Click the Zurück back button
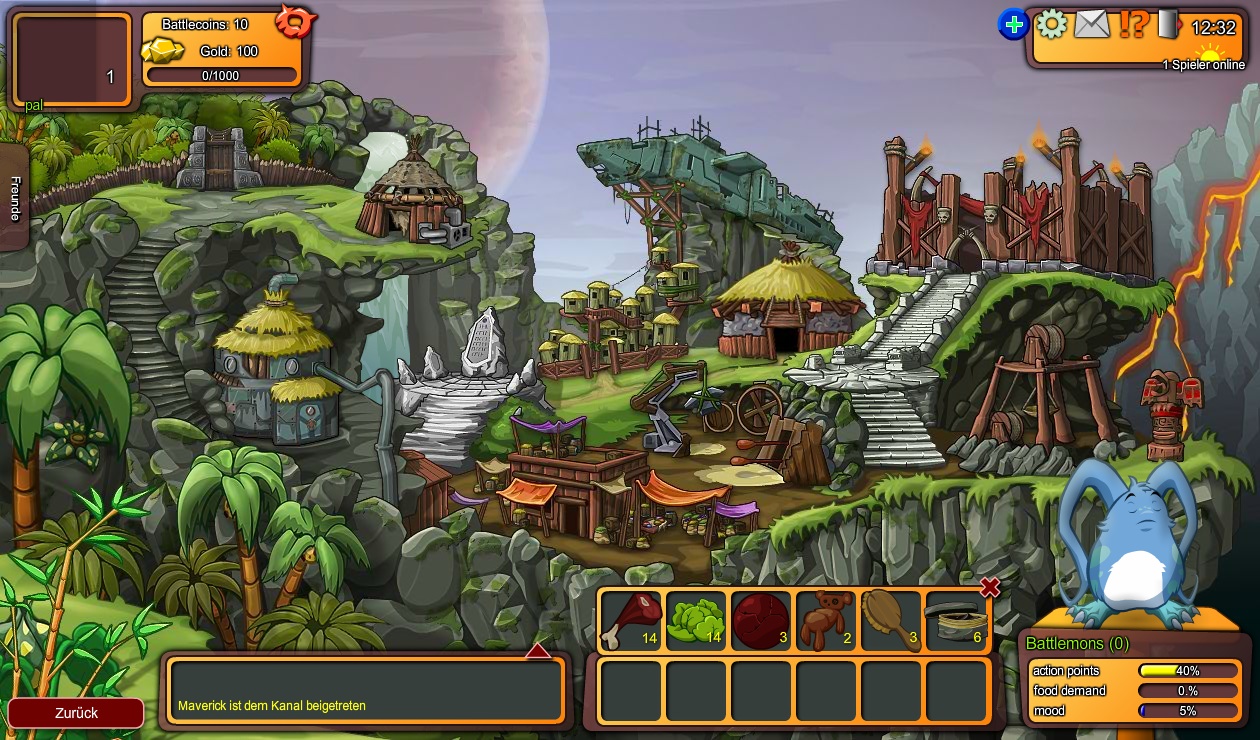Viewport: 1260px width, 740px height. coord(76,713)
